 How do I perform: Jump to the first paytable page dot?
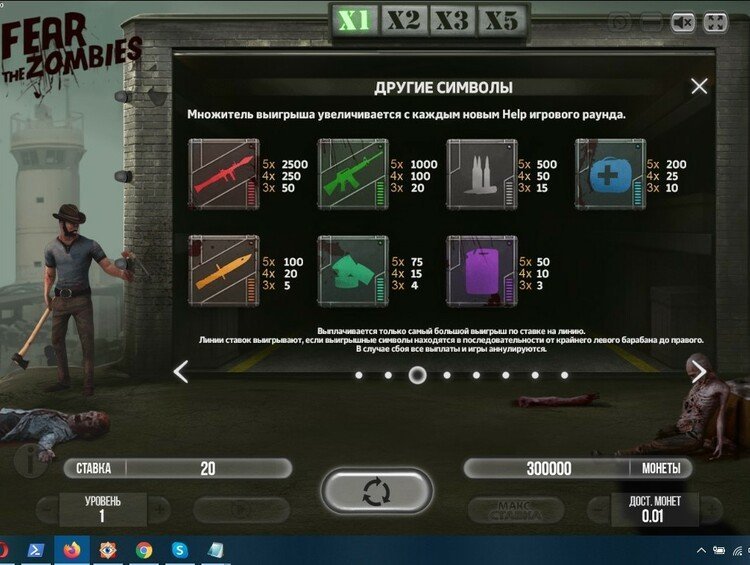coord(359,375)
